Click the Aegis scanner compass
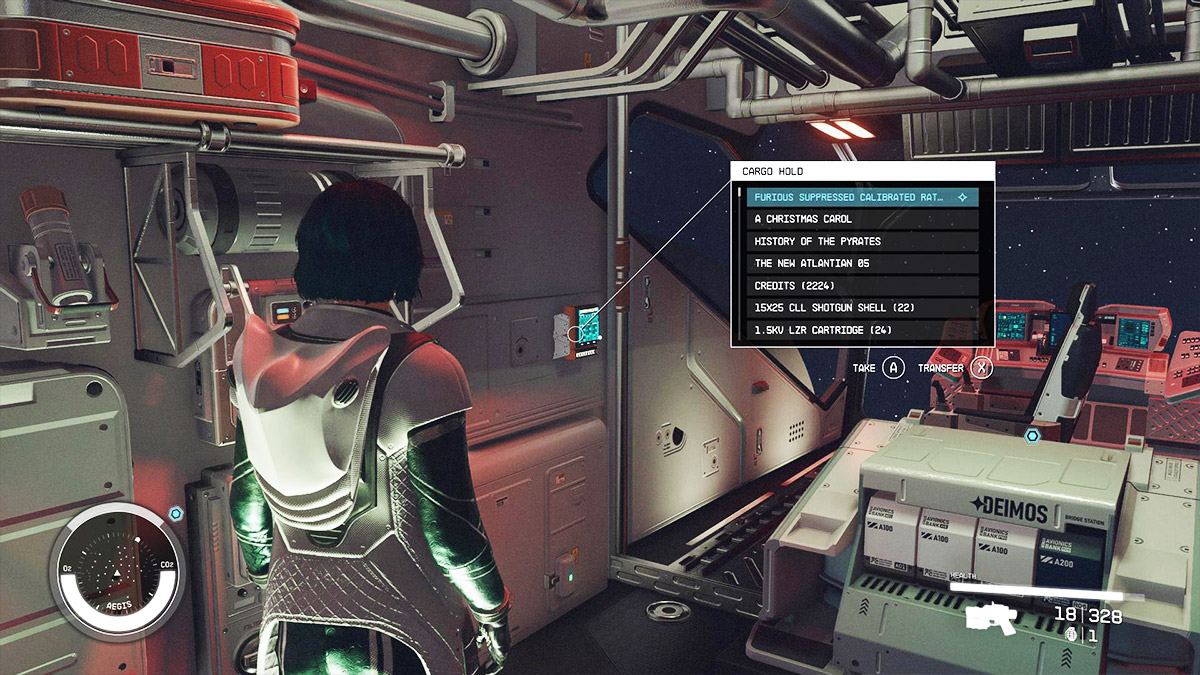 117,571
